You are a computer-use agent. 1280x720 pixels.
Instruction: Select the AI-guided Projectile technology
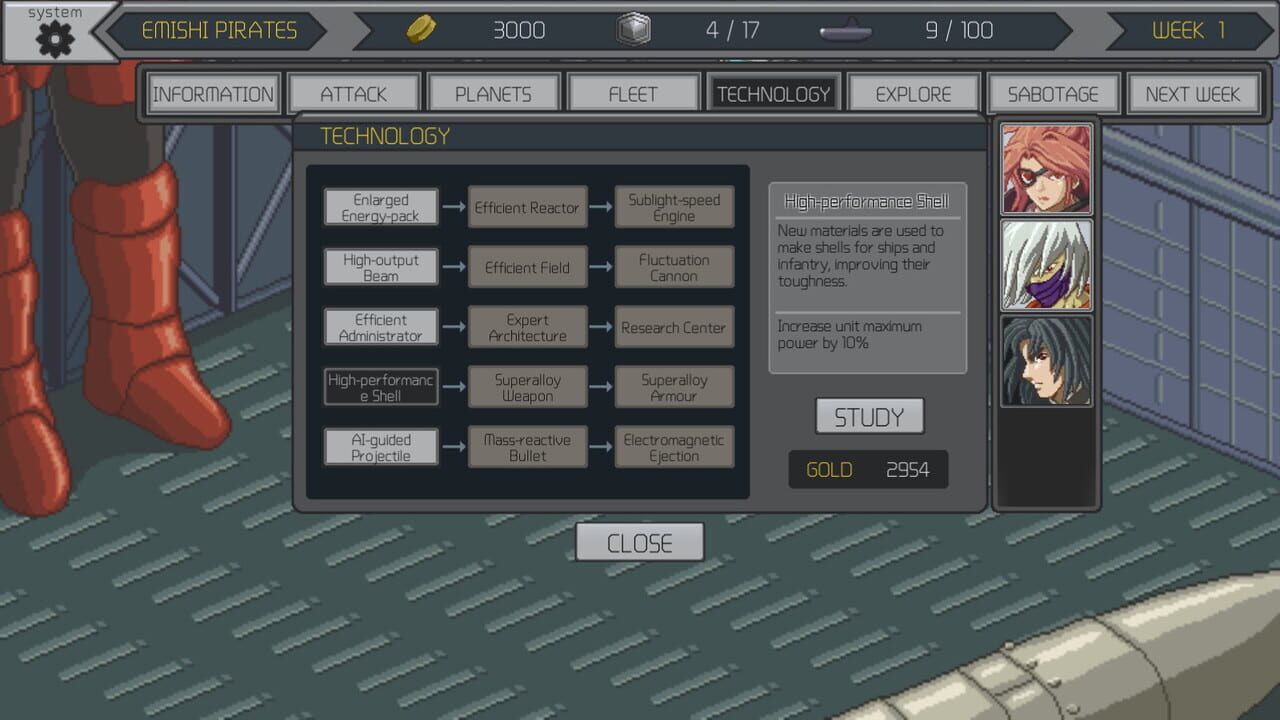(x=380, y=446)
